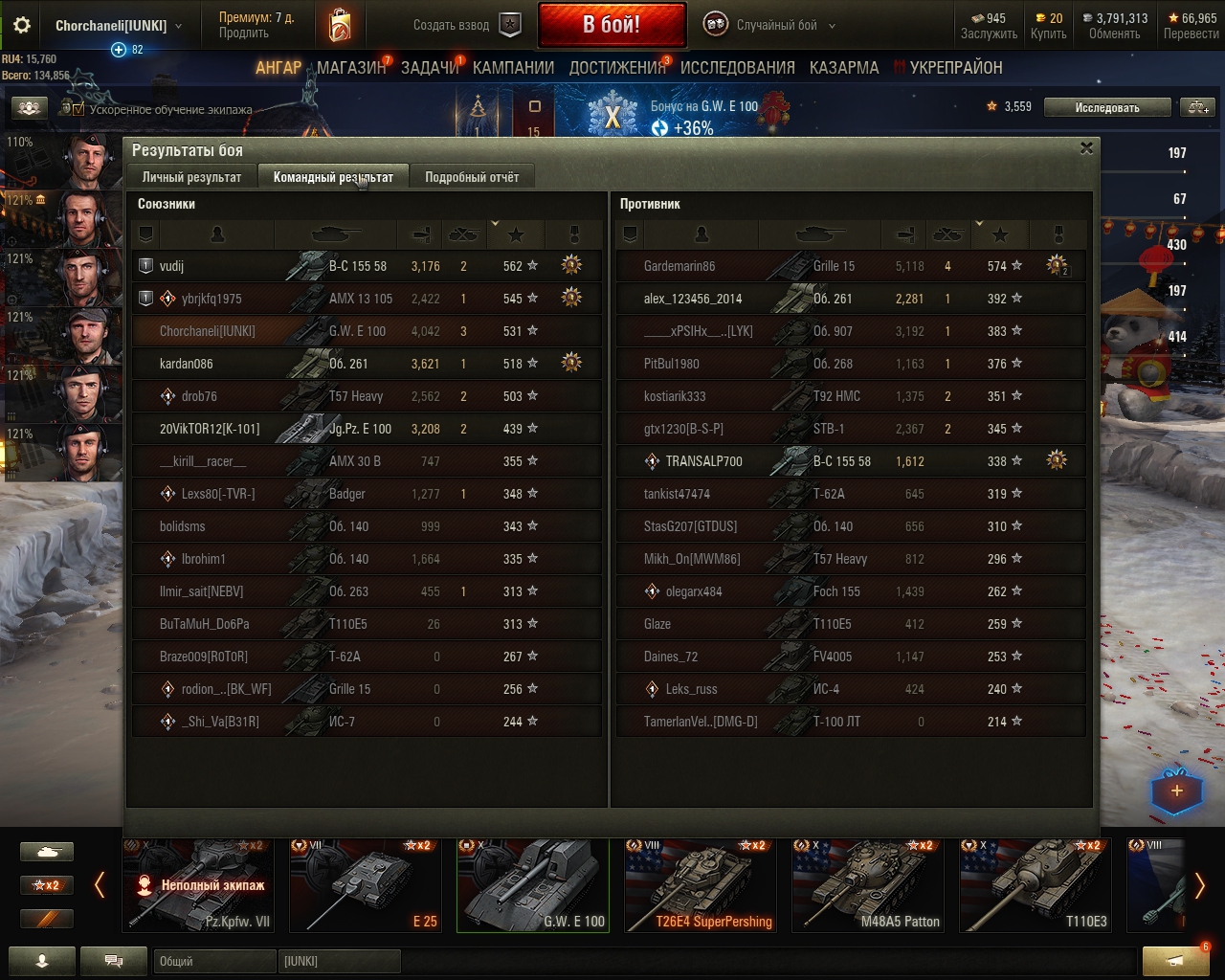The height and width of the screenshot is (980, 1225).
Task: Enter the КАЗАРМА barracks
Action: pos(843,68)
